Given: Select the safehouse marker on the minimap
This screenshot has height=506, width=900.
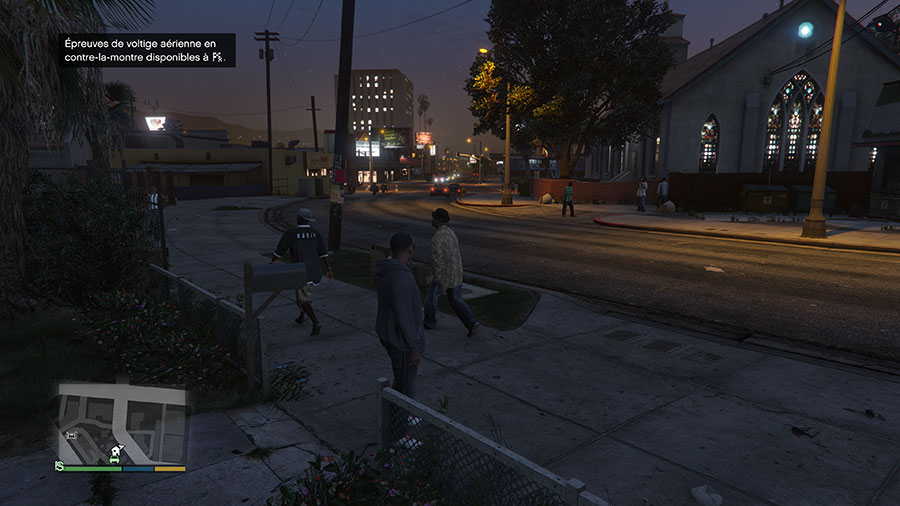Looking at the screenshot, I should point(115,451).
